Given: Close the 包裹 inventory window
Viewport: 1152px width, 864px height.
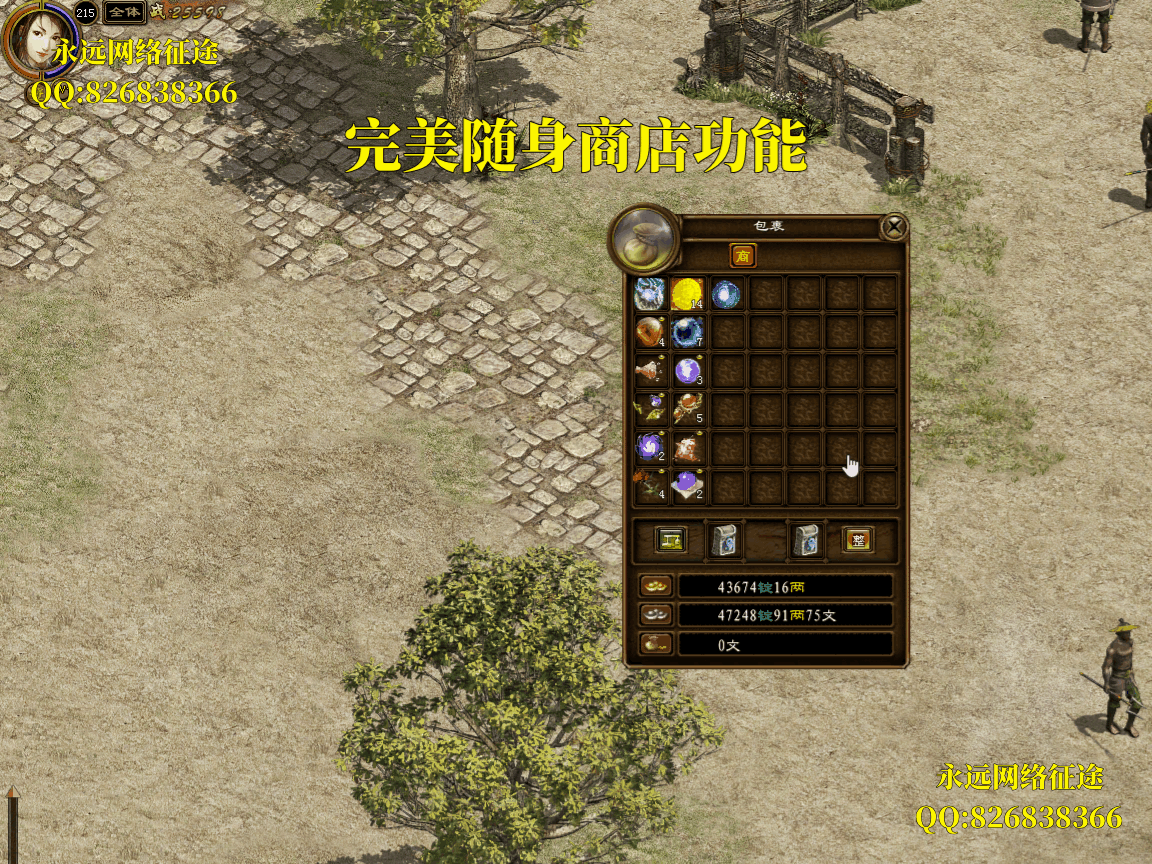Looking at the screenshot, I should pyautogui.click(x=894, y=227).
